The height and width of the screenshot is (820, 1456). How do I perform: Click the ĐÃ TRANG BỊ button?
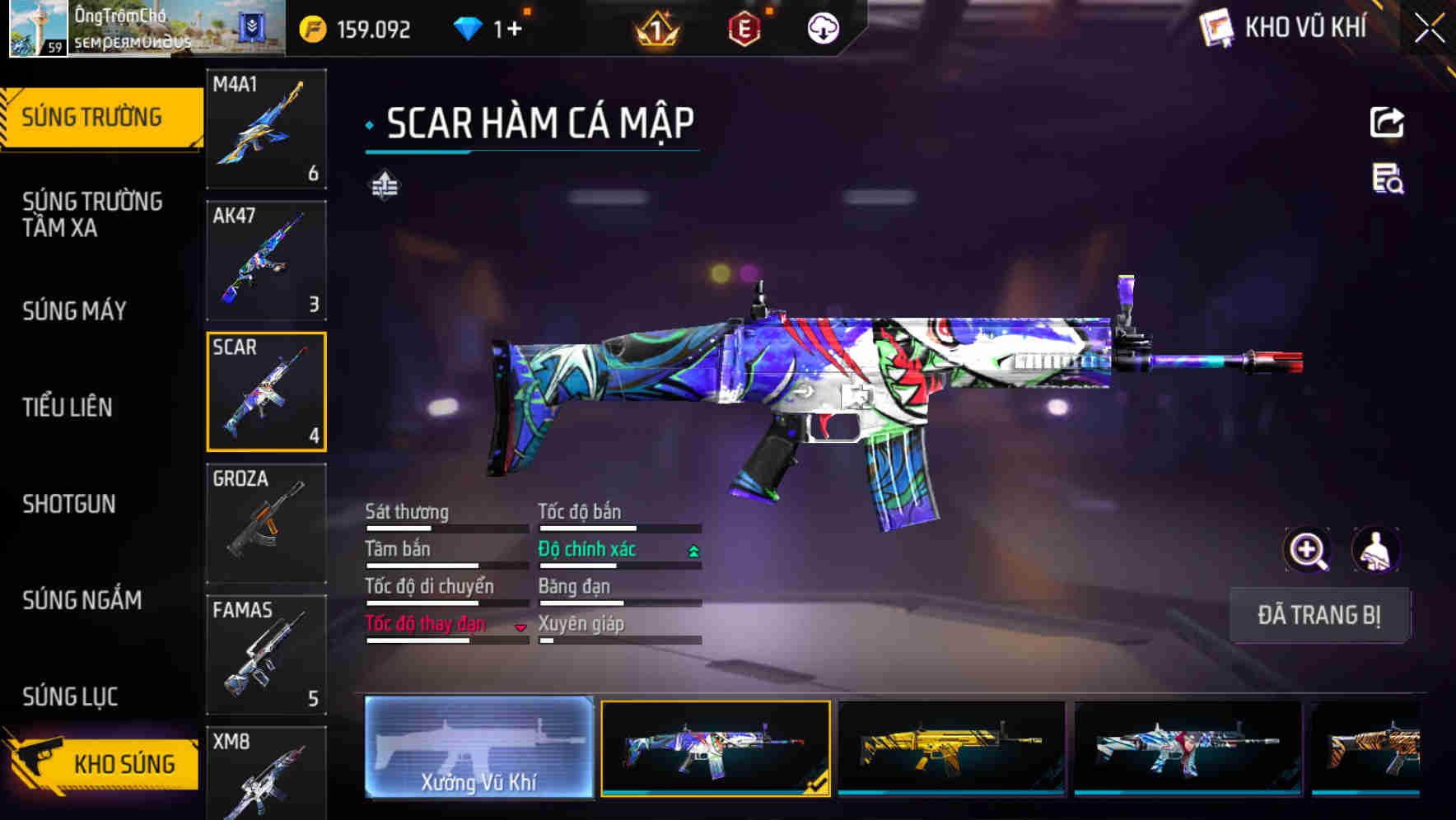coord(1319,615)
